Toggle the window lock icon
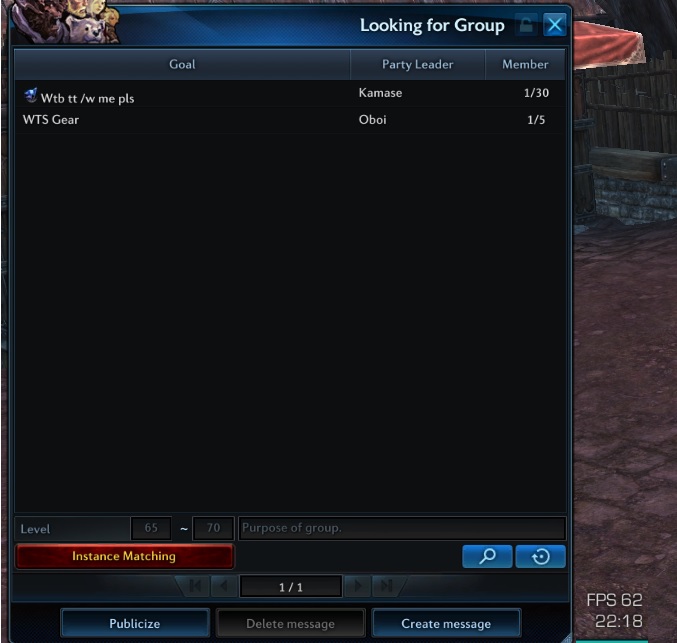The image size is (677, 643). point(526,25)
